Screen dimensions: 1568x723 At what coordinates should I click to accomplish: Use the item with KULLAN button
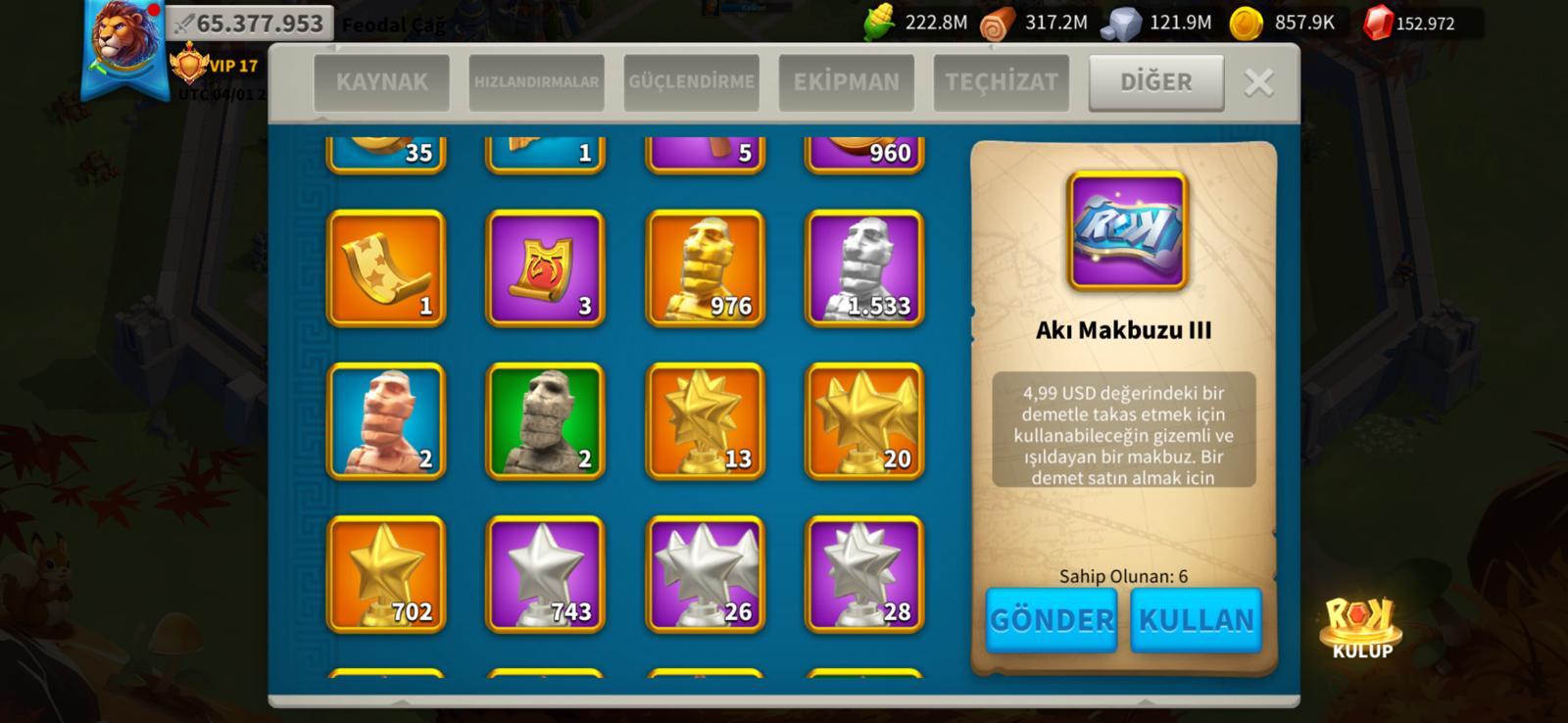1196,619
